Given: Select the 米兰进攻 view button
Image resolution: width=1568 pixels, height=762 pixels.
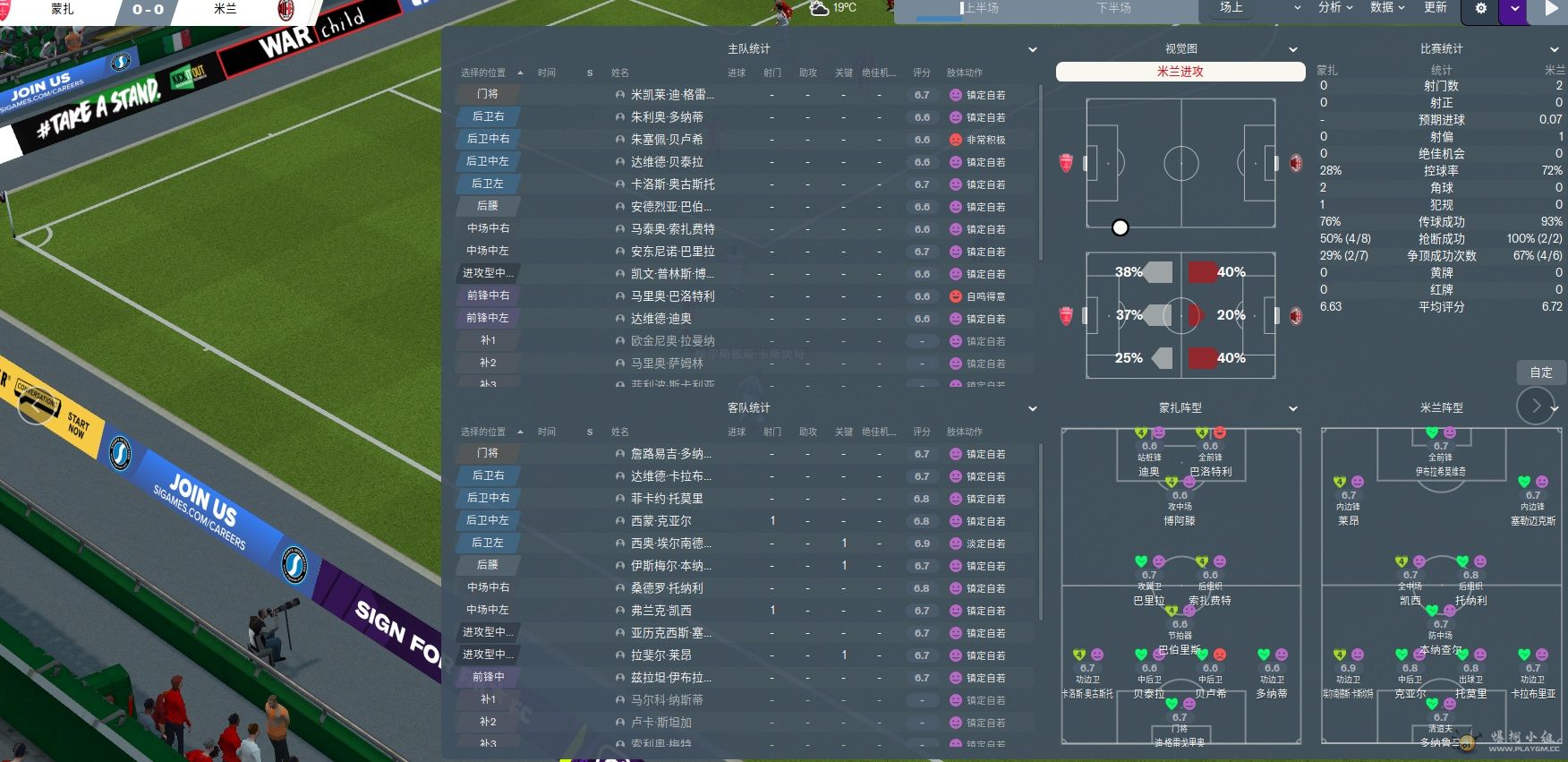Looking at the screenshot, I should (x=1180, y=72).
